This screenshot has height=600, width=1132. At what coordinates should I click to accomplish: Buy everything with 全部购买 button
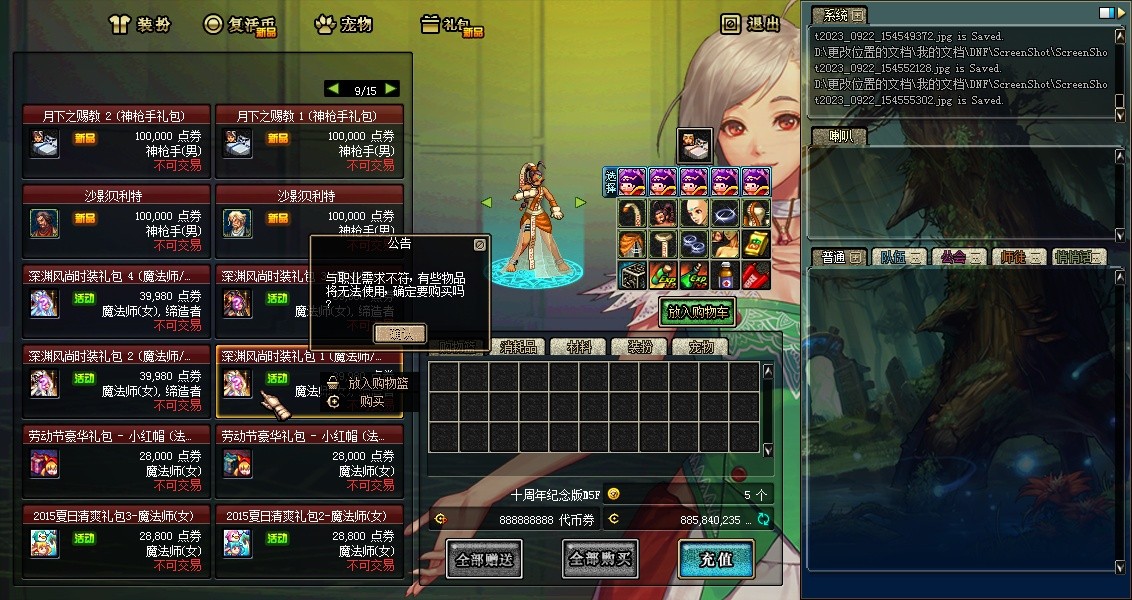[600, 559]
